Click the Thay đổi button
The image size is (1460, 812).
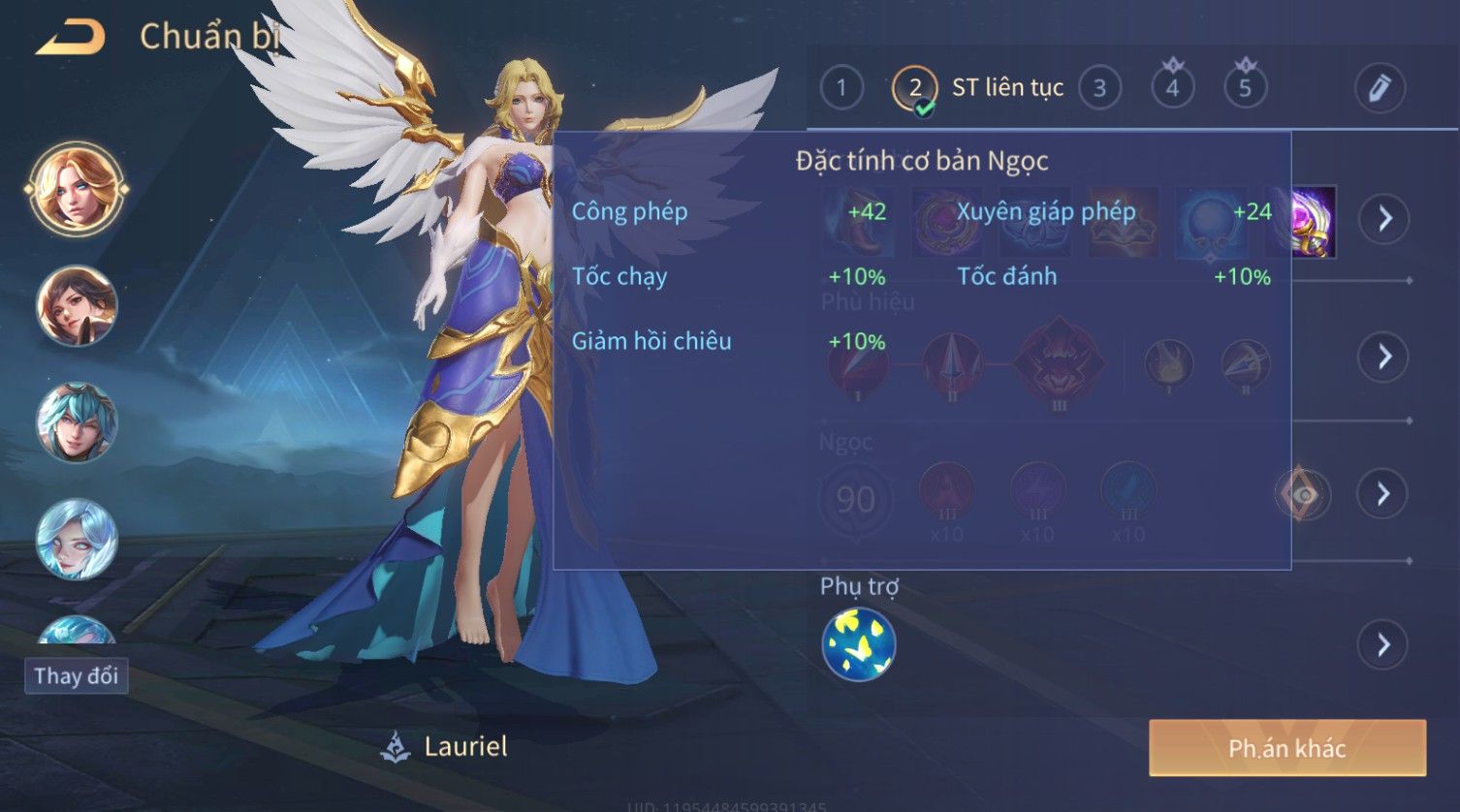(x=76, y=675)
